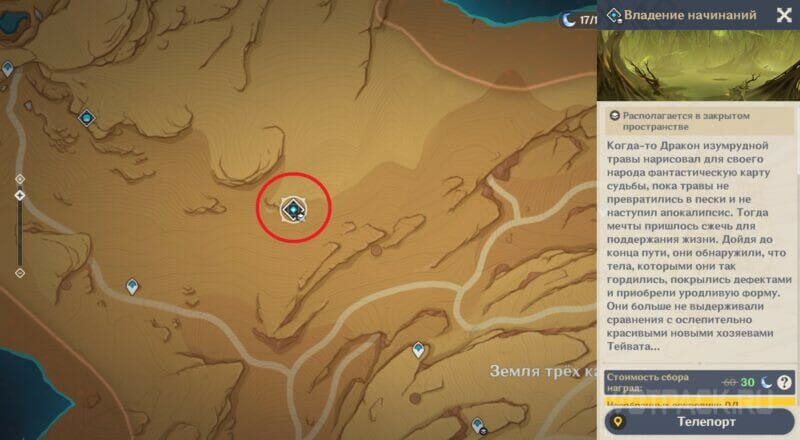Screen dimensions: 800x440
Task: Click the map zoom-in plus button
Action: (20, 179)
